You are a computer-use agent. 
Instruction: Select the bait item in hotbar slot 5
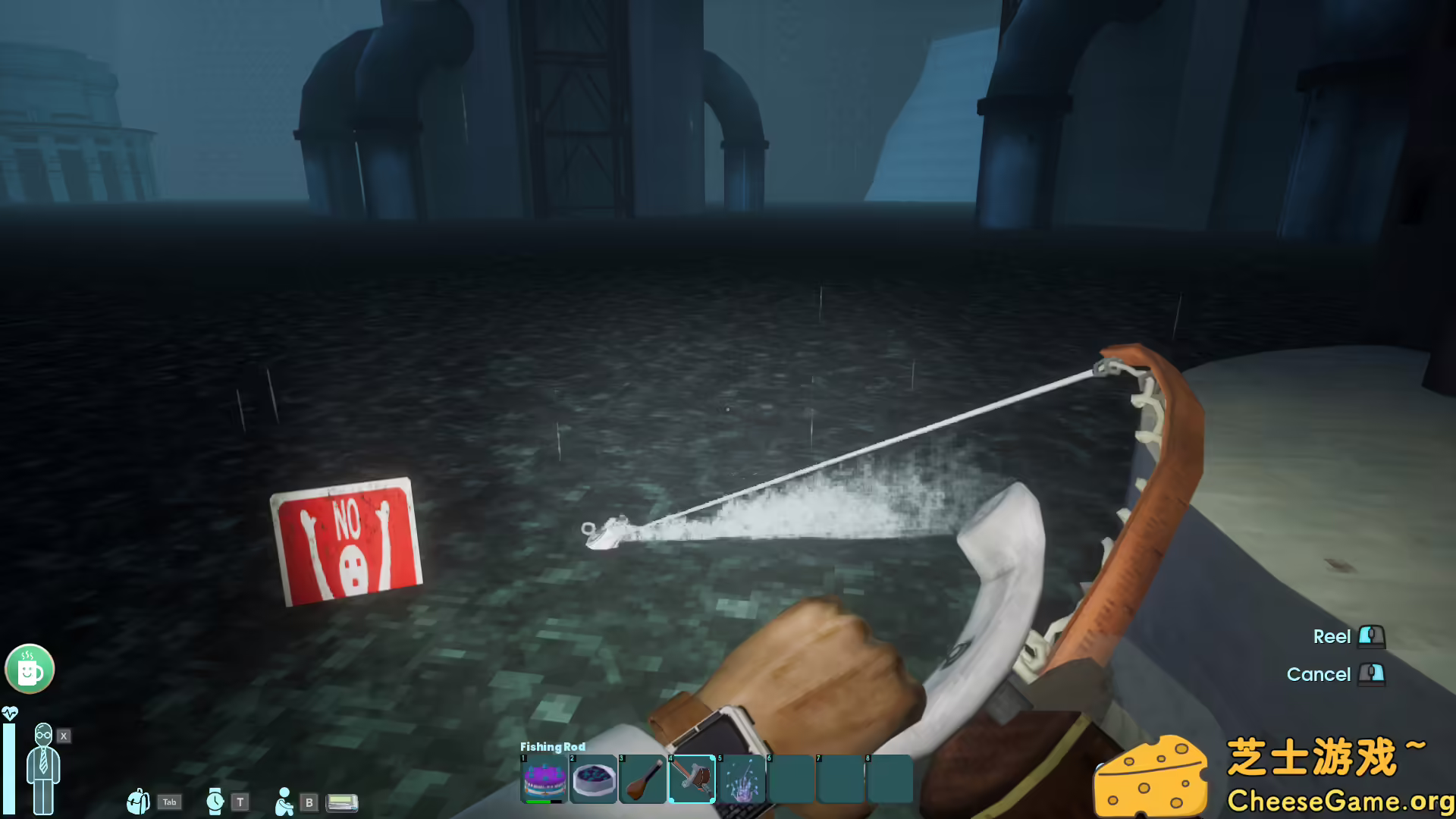[x=743, y=777]
